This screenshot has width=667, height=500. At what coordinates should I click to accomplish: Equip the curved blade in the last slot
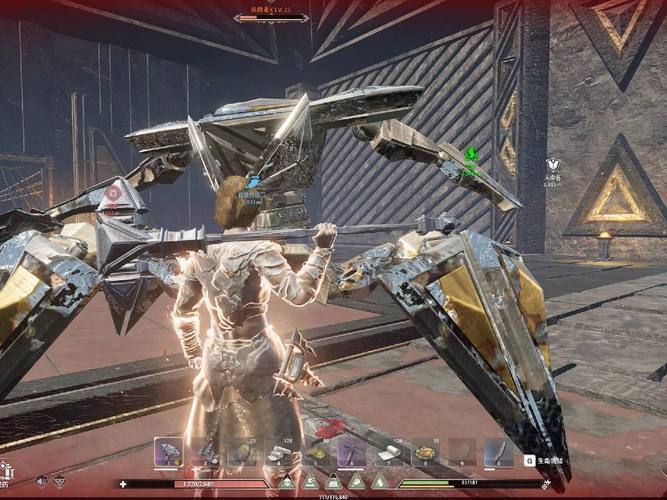[497, 453]
